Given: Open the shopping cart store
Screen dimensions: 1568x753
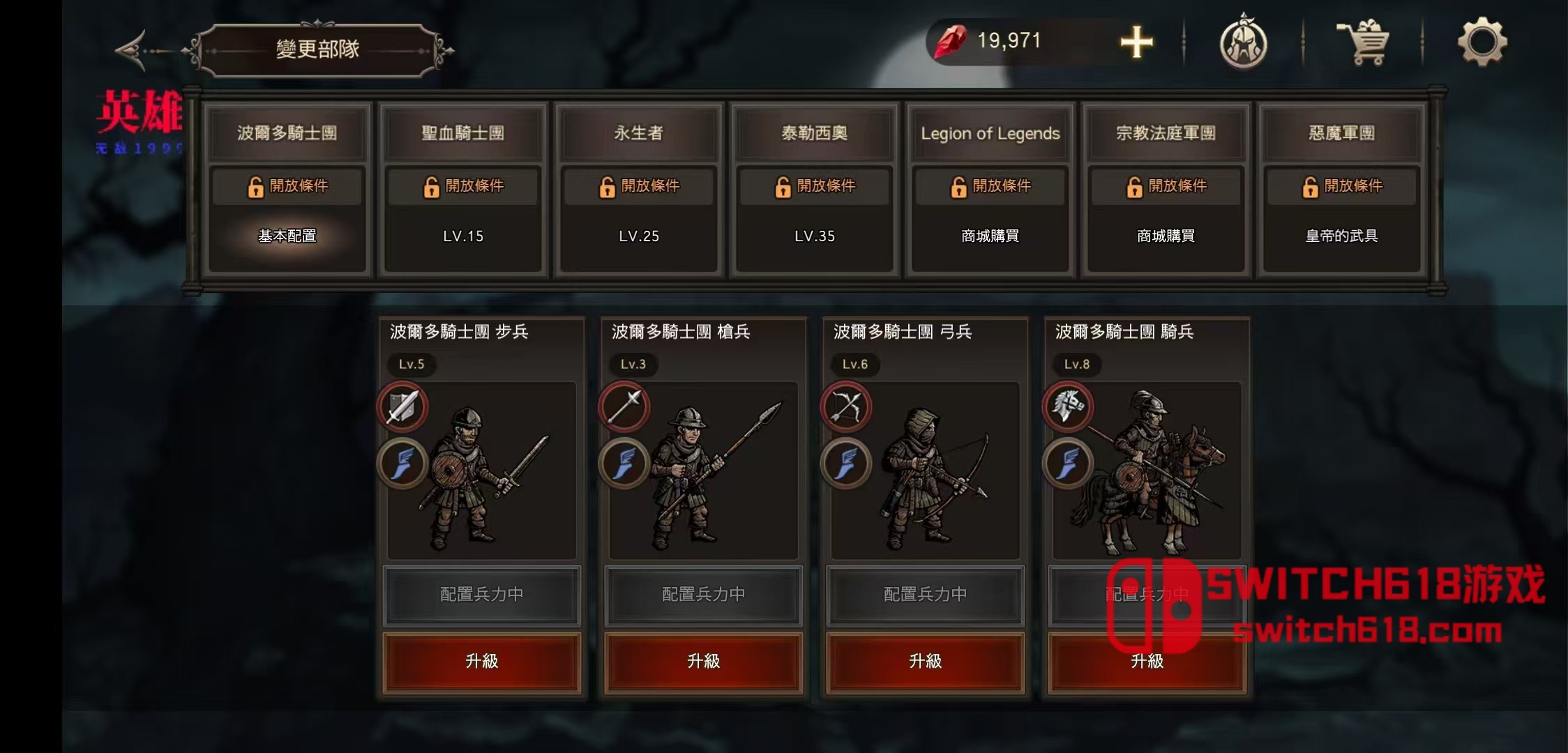Looking at the screenshot, I should click(1364, 43).
